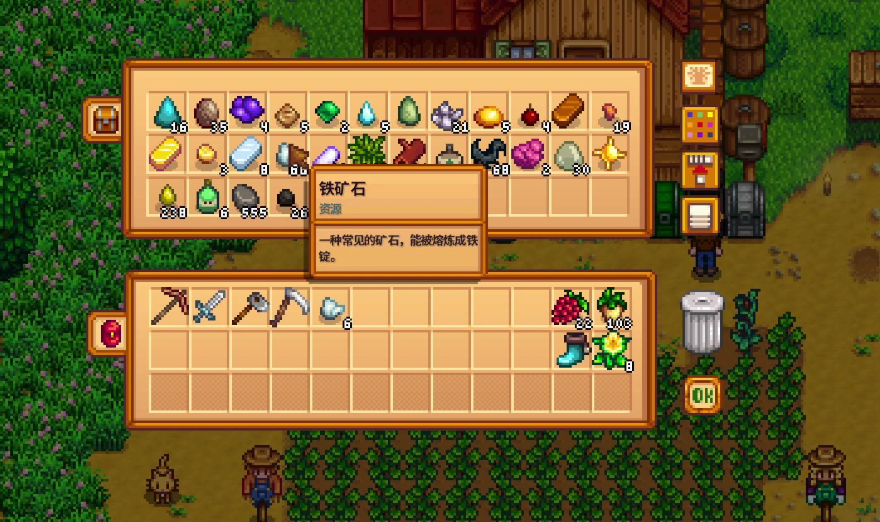Pick up the sword from inventory
Viewport: 880px width, 522px height.
pos(209,307)
